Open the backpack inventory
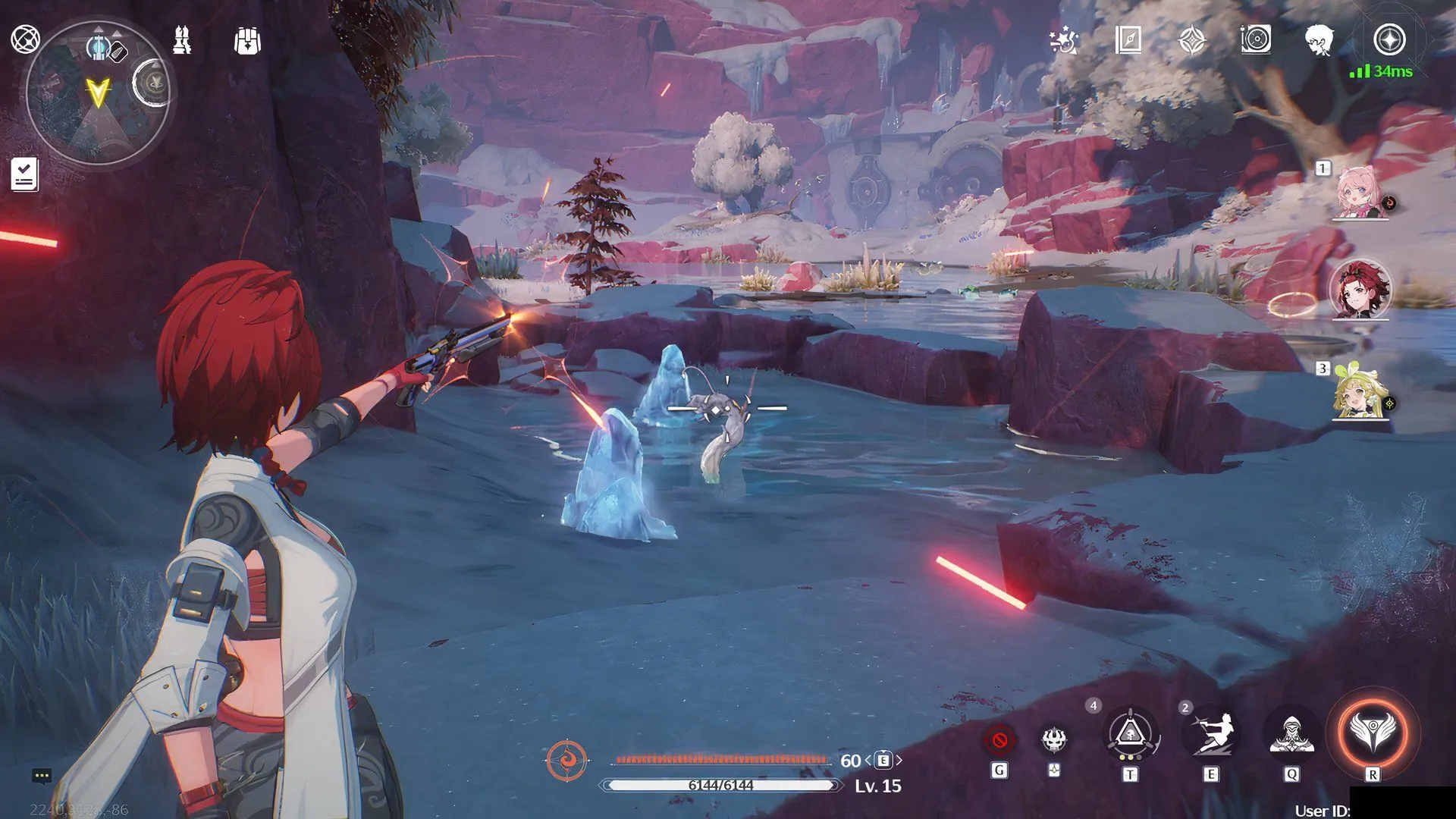 247,41
